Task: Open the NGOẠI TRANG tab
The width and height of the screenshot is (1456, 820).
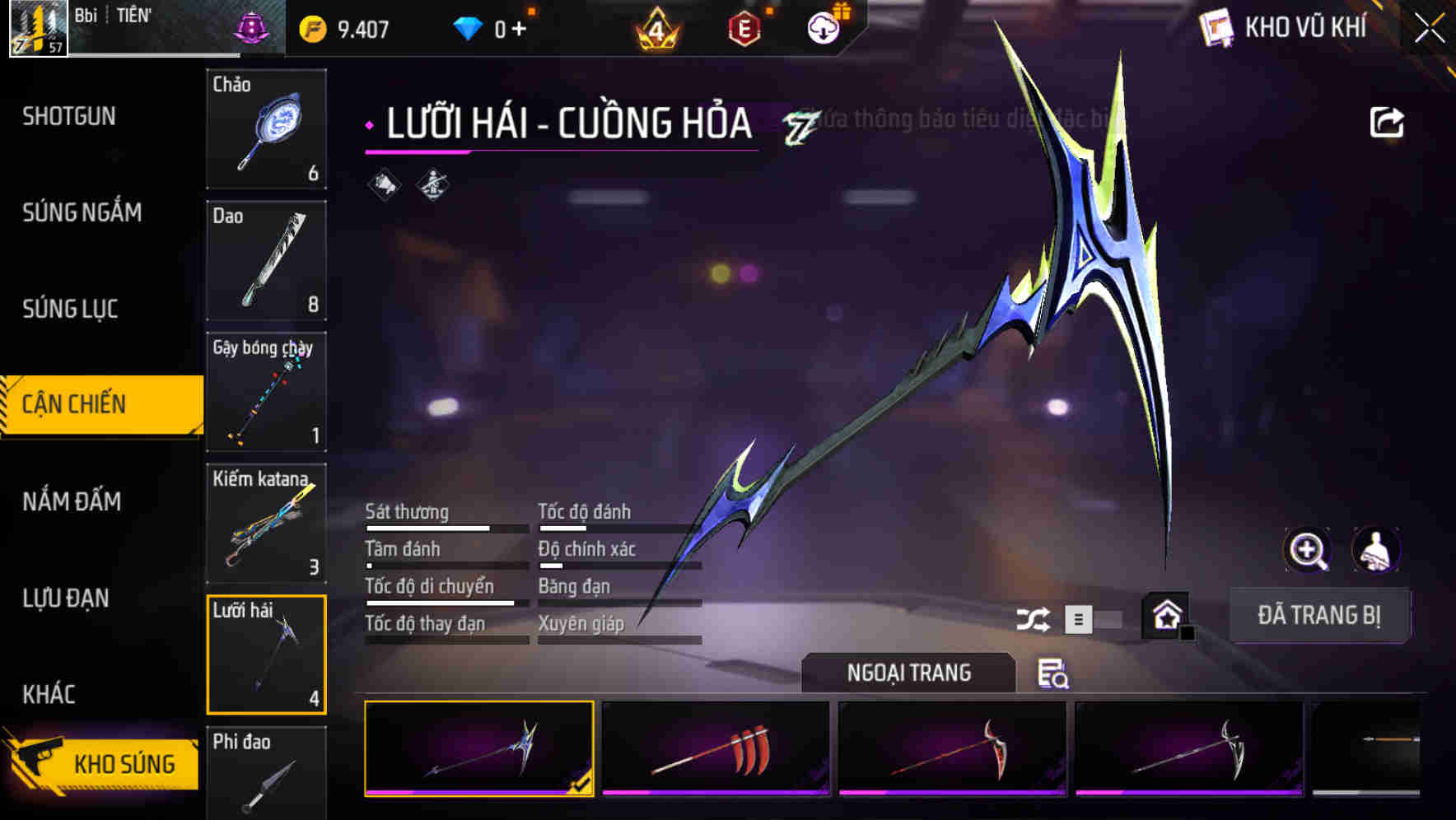Action: pyautogui.click(x=909, y=672)
